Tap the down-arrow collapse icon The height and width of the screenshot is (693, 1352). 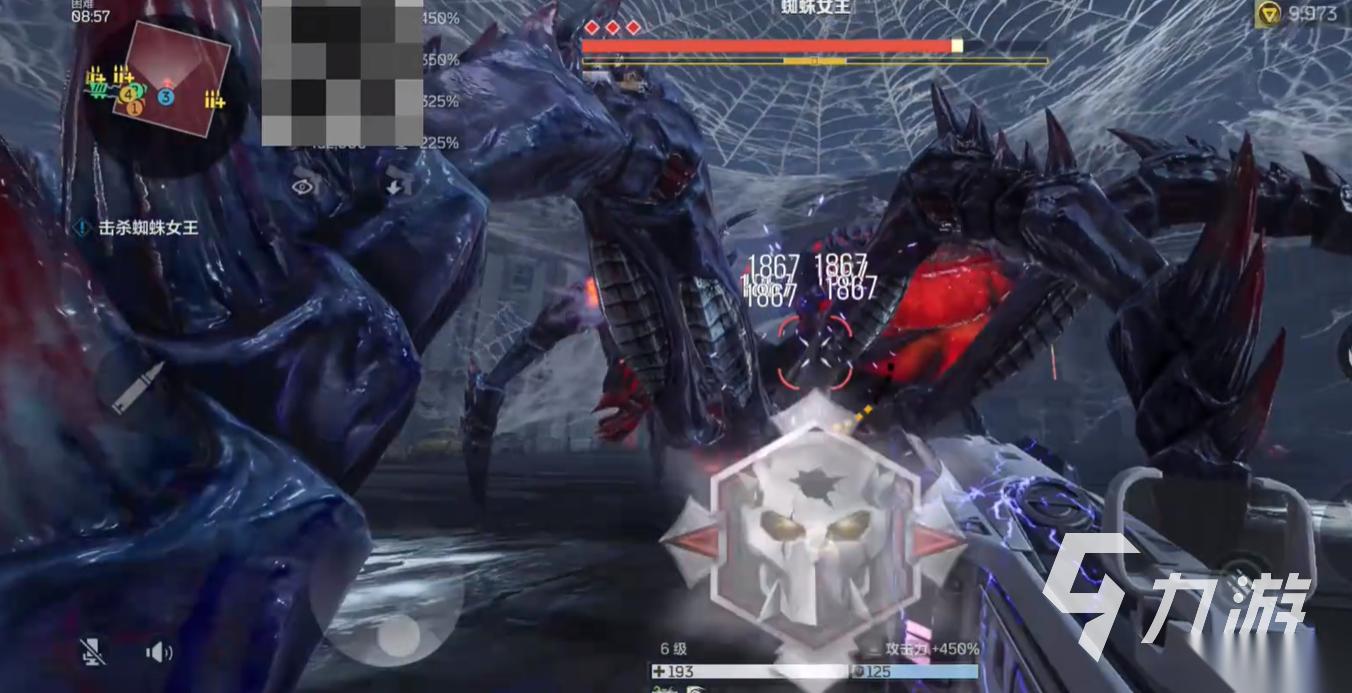[x=397, y=184]
